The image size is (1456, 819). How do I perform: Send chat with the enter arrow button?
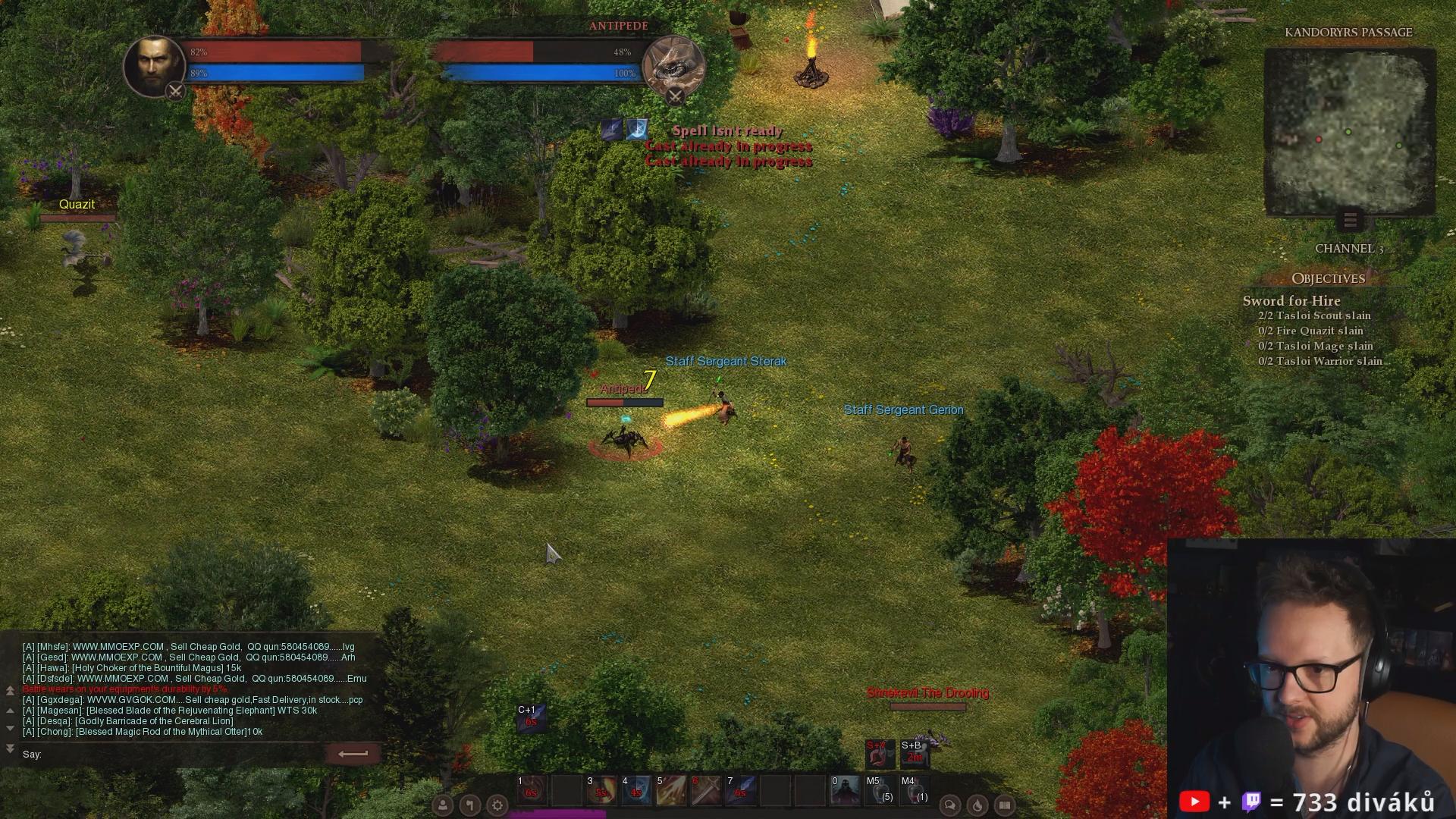353,754
